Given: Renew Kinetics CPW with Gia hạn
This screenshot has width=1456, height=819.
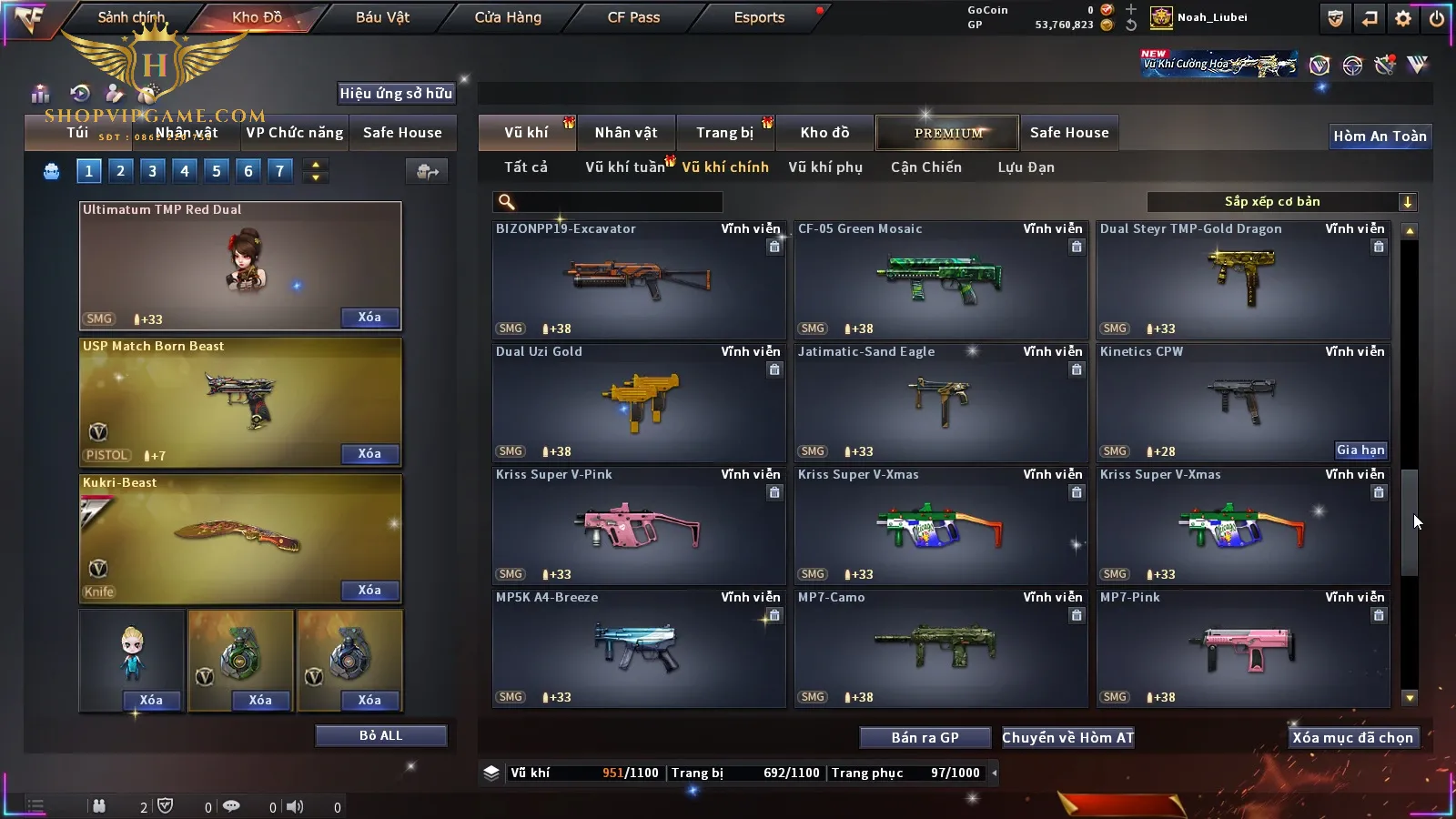Looking at the screenshot, I should click(1360, 450).
